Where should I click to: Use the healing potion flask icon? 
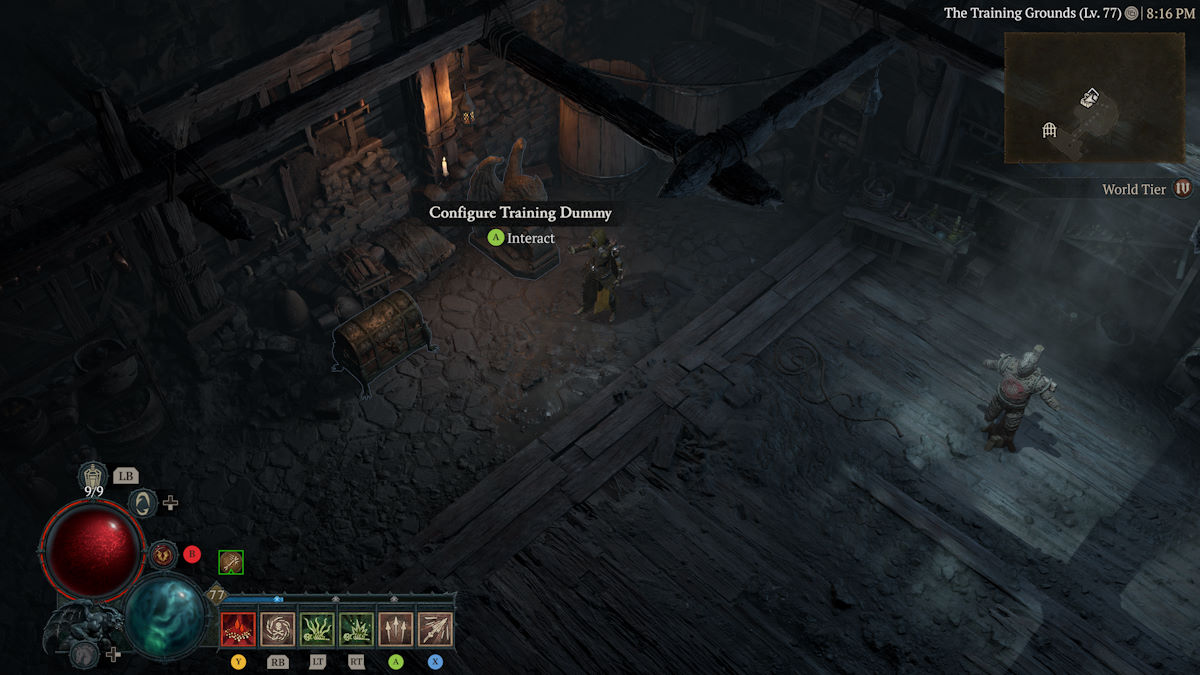[93, 476]
